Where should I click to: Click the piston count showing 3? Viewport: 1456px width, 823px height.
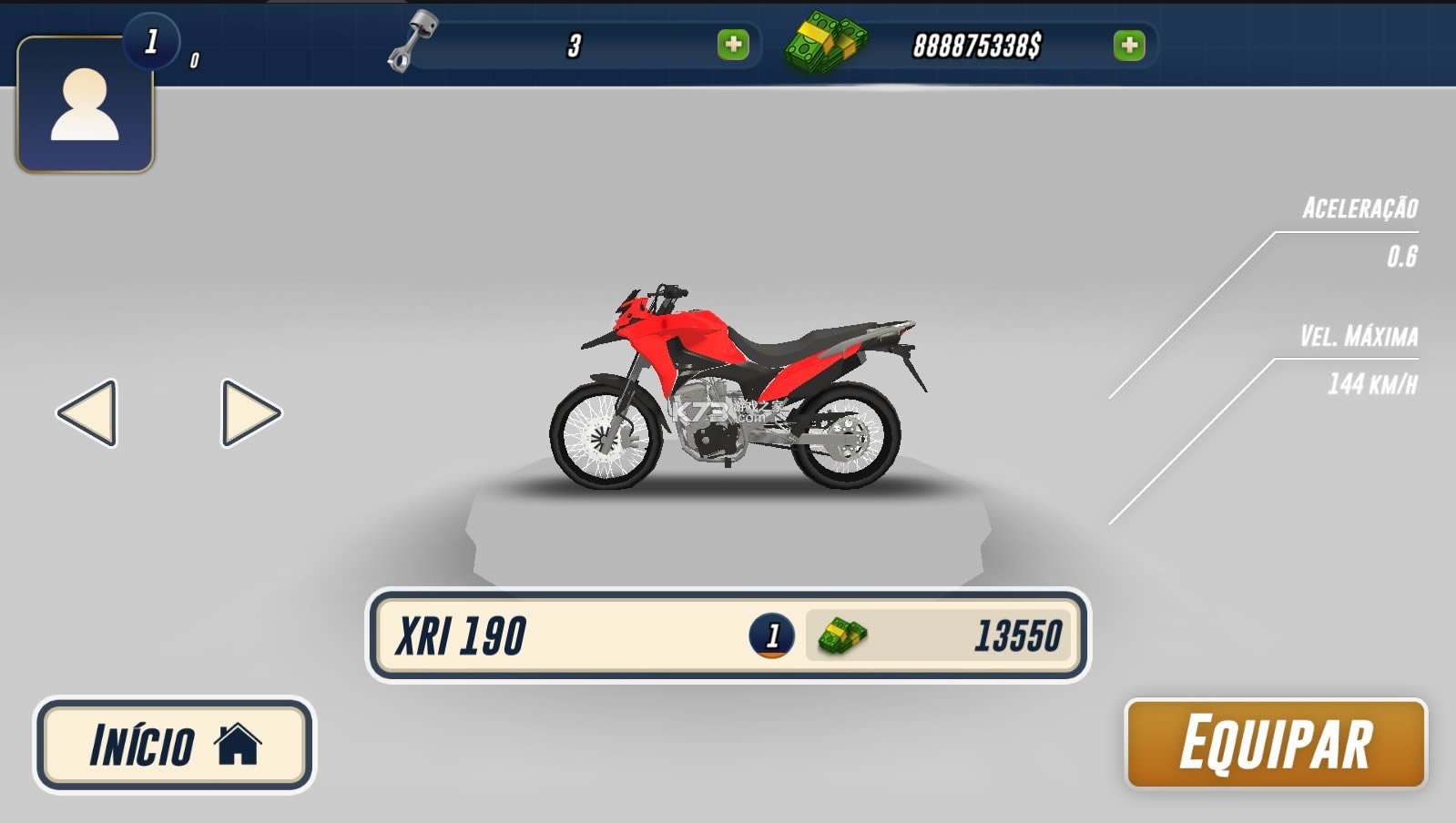[575, 44]
